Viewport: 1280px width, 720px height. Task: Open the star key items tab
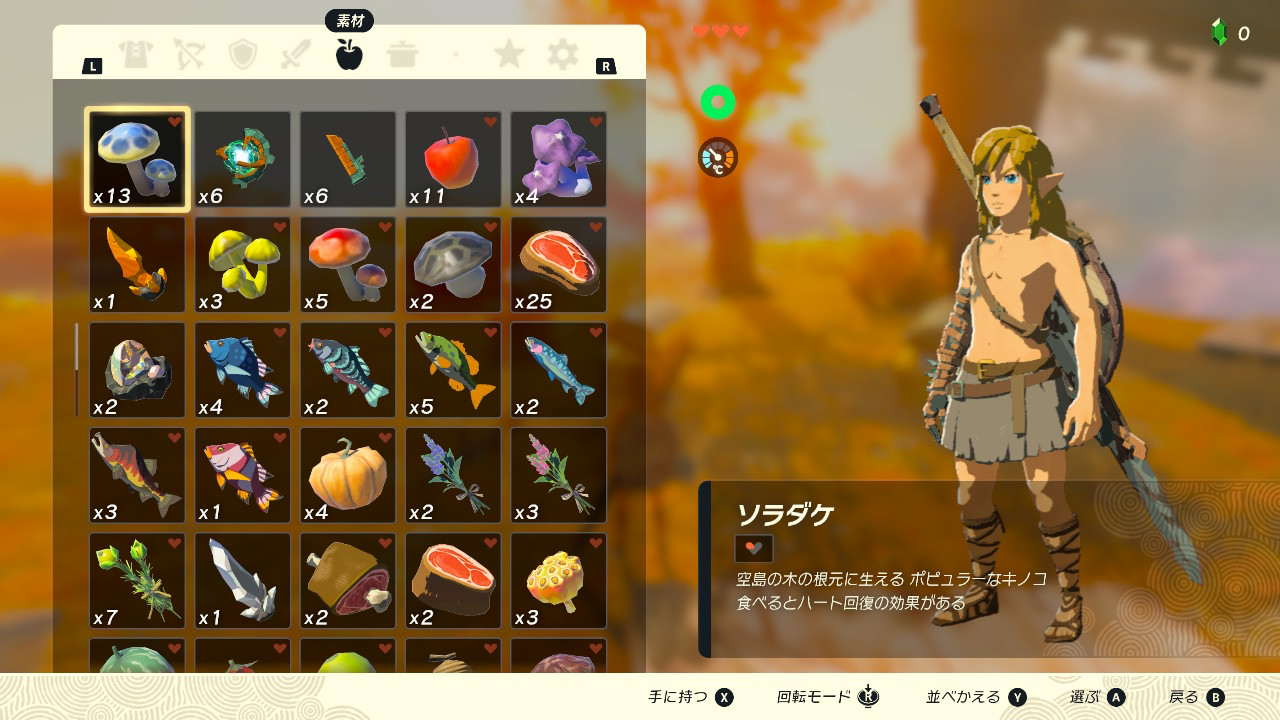[x=509, y=54]
